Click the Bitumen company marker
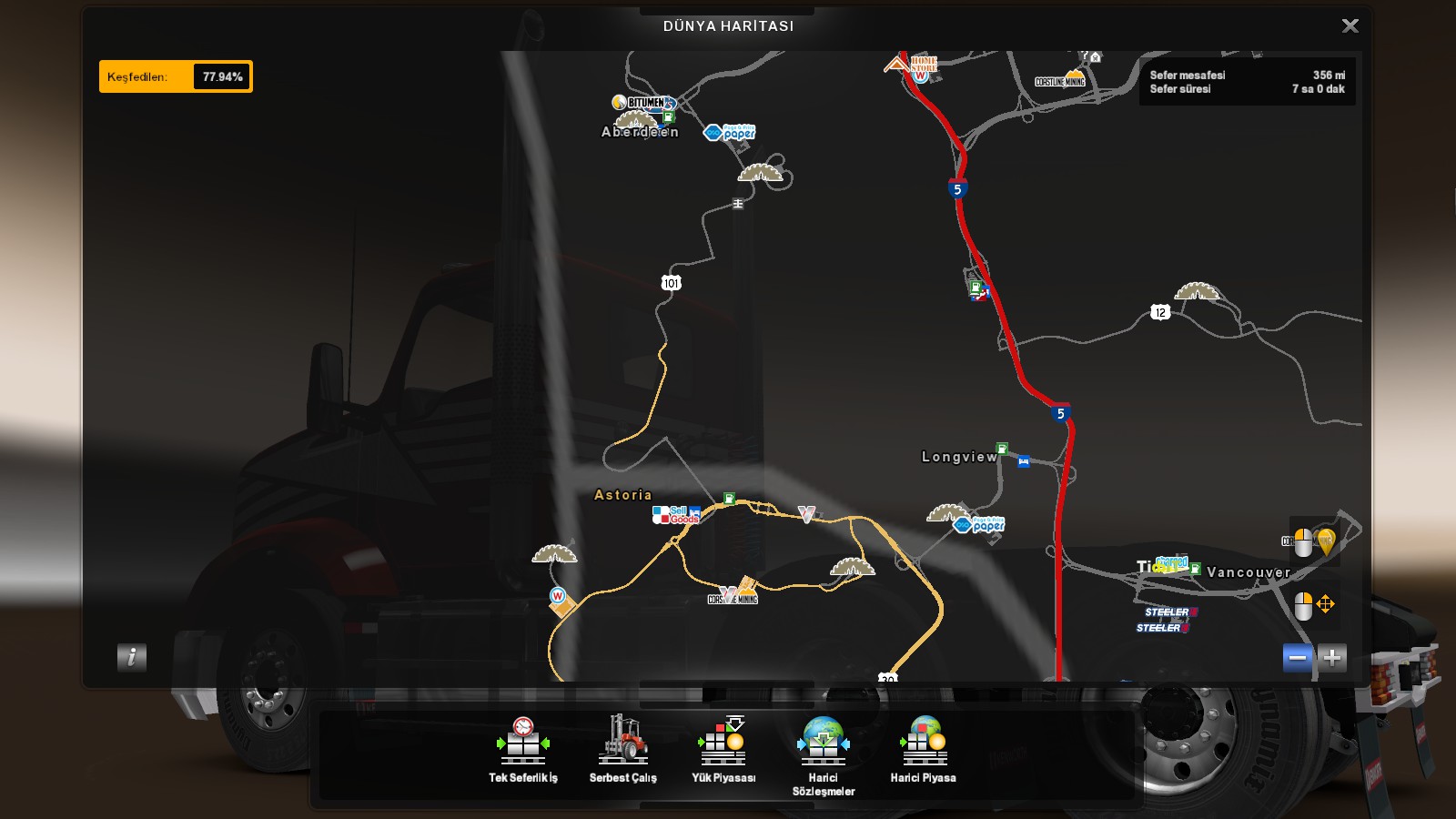The width and height of the screenshot is (1456, 819). coord(645,103)
